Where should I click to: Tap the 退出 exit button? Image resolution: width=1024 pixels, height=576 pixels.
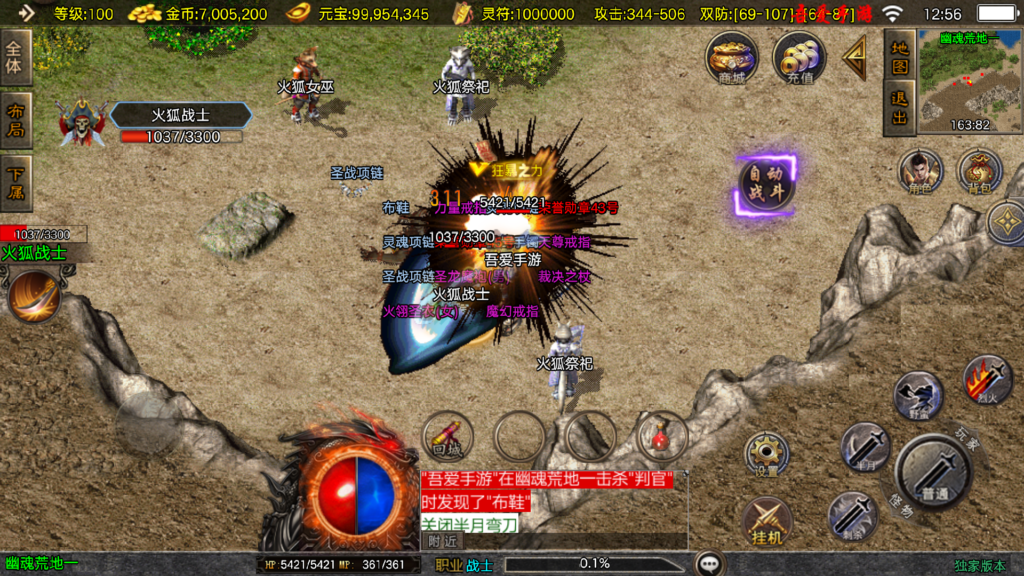pyautogui.click(x=900, y=108)
